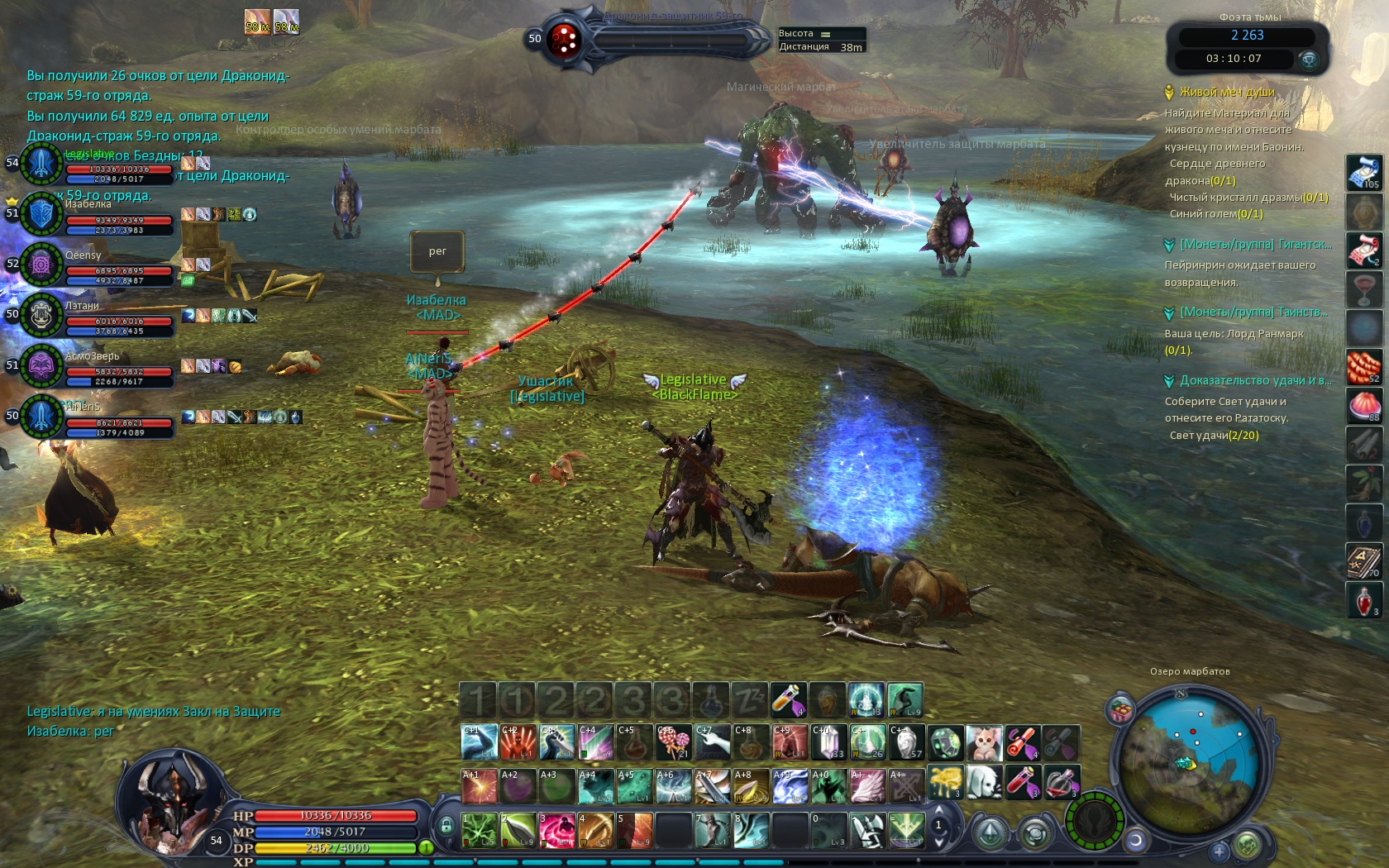Open the green skull button below the minimap

(x=1248, y=845)
